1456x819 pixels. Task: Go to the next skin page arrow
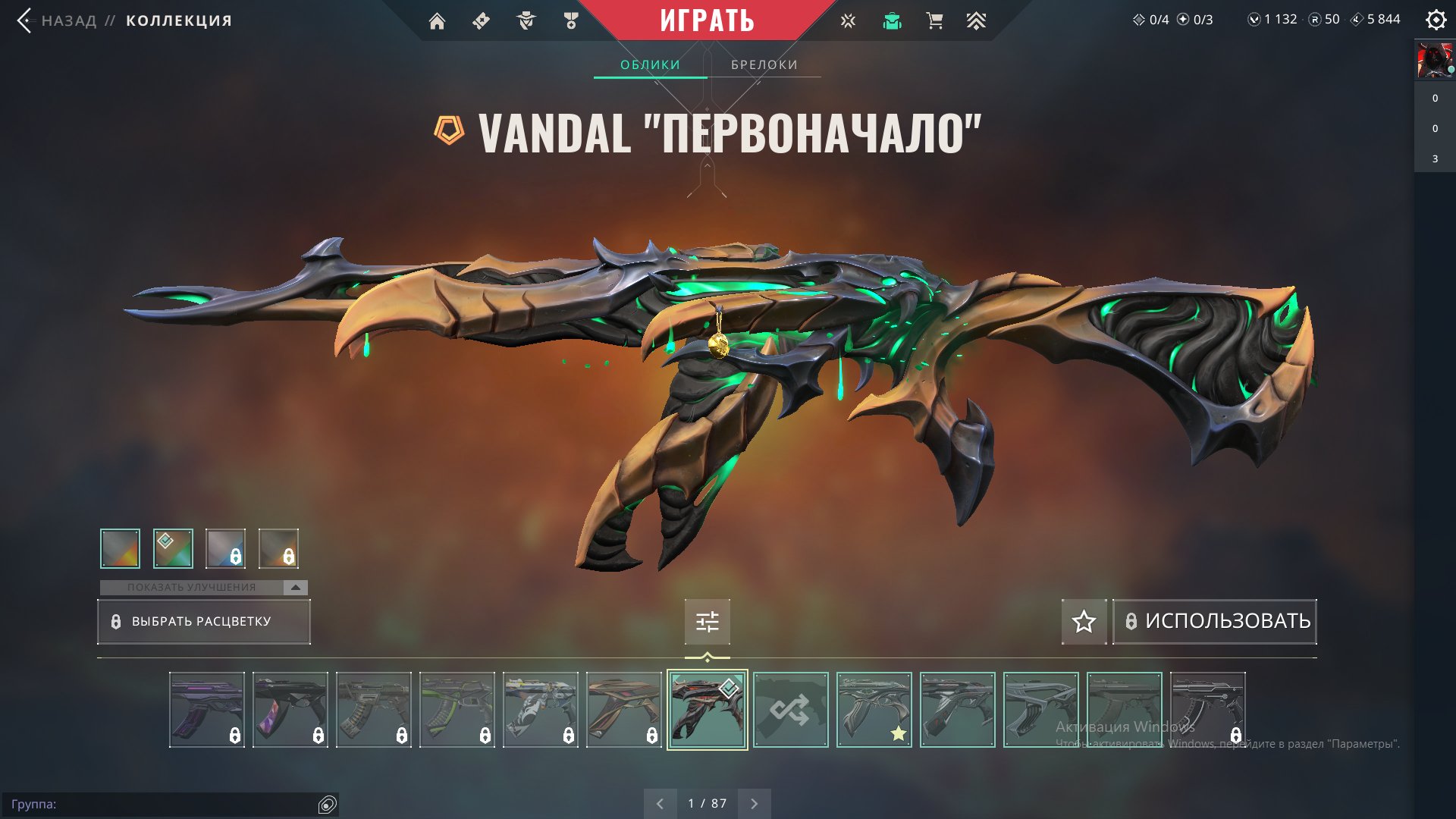pyautogui.click(x=754, y=803)
